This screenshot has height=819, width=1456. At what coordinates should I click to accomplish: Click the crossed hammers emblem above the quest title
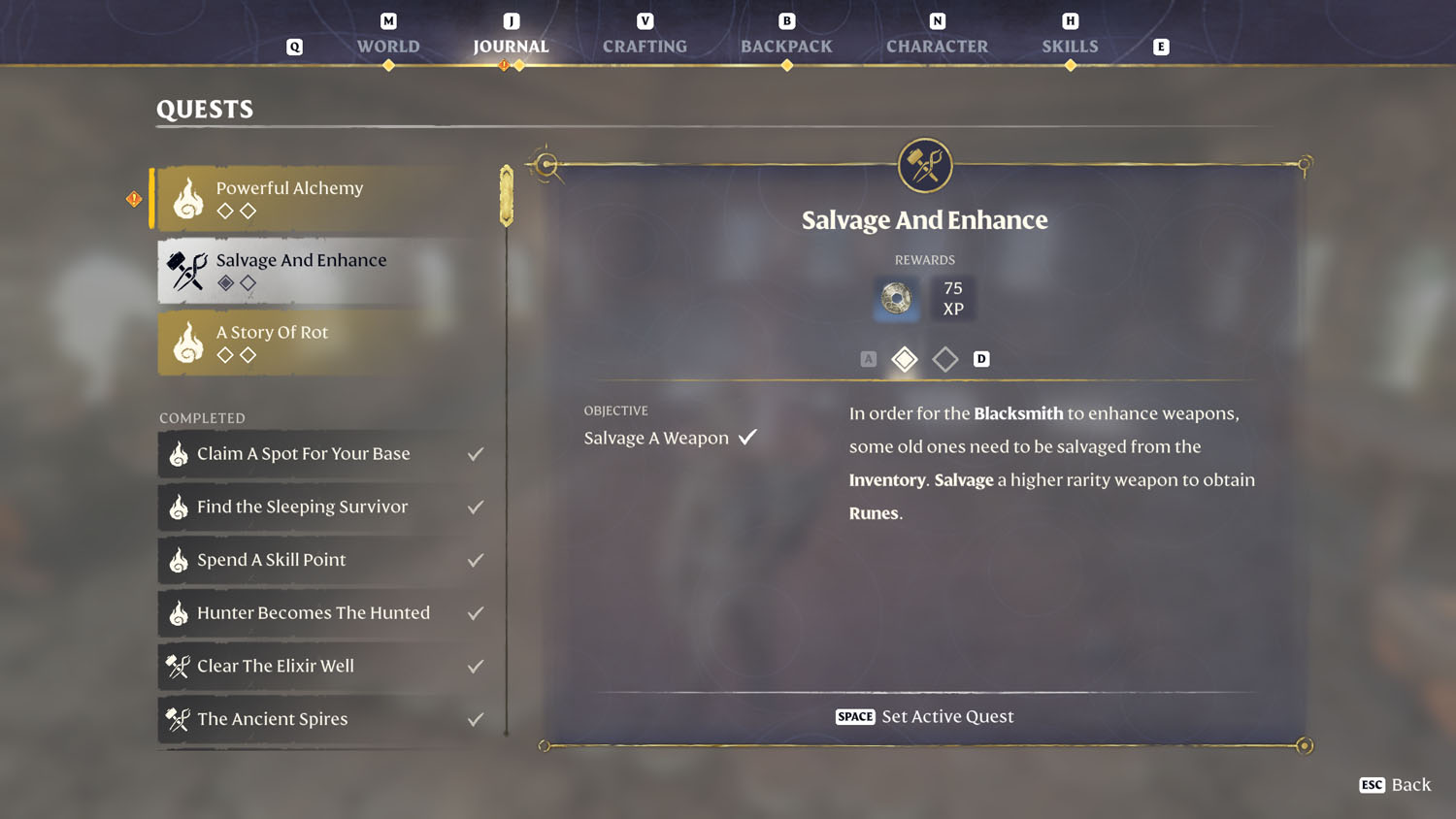(x=924, y=164)
